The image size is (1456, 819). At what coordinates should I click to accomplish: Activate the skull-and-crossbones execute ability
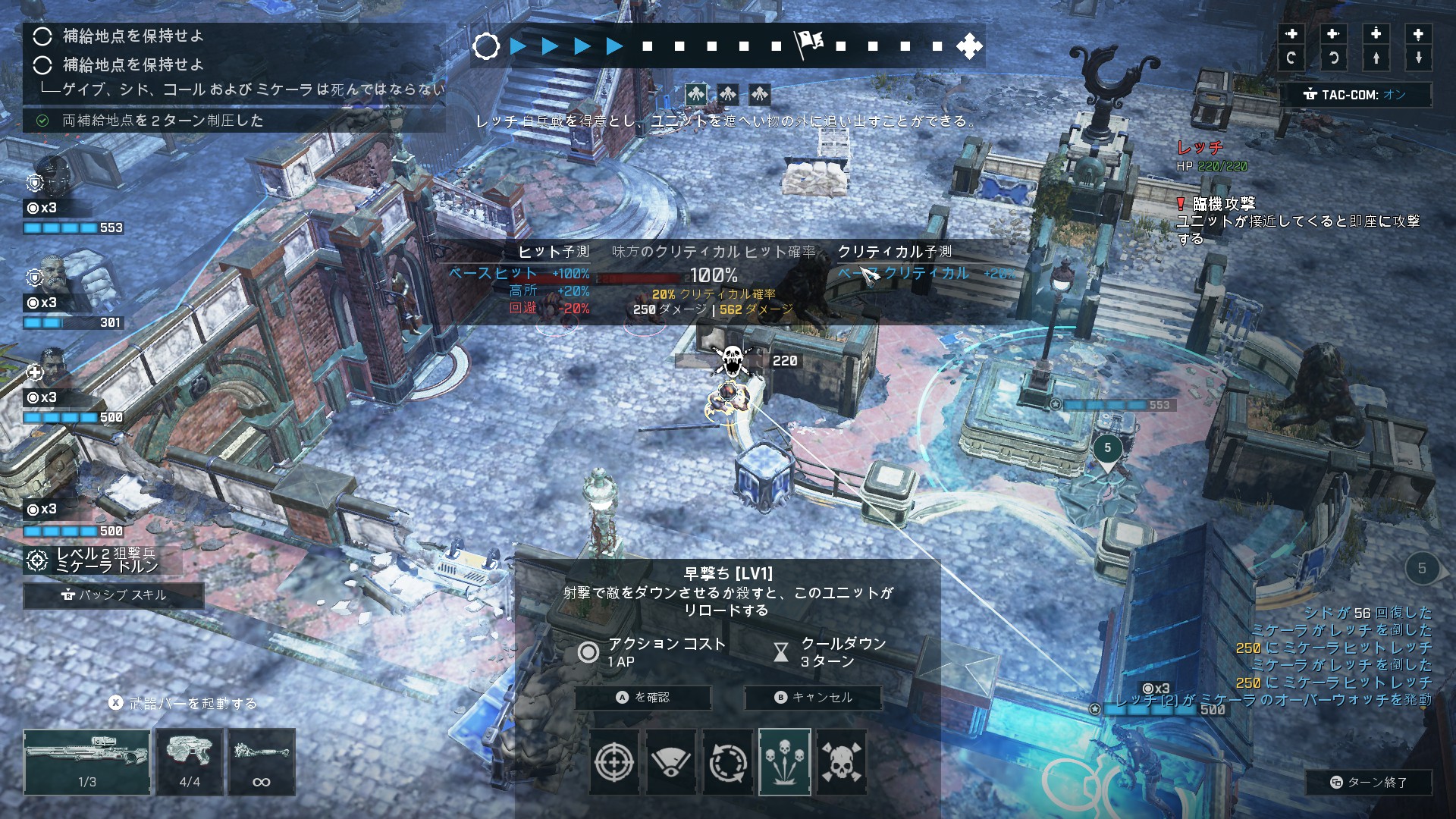pyautogui.click(x=841, y=762)
